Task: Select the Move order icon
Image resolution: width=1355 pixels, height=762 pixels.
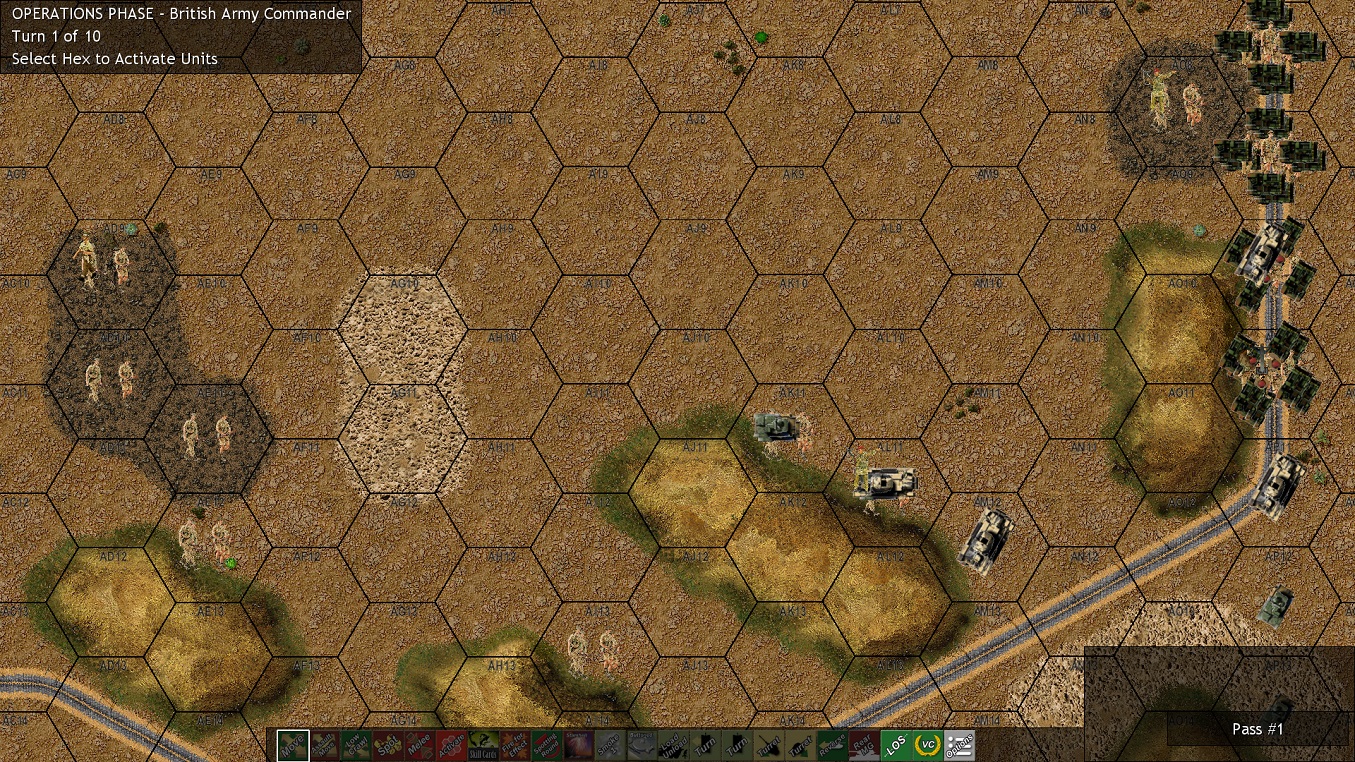Action: click(292, 746)
